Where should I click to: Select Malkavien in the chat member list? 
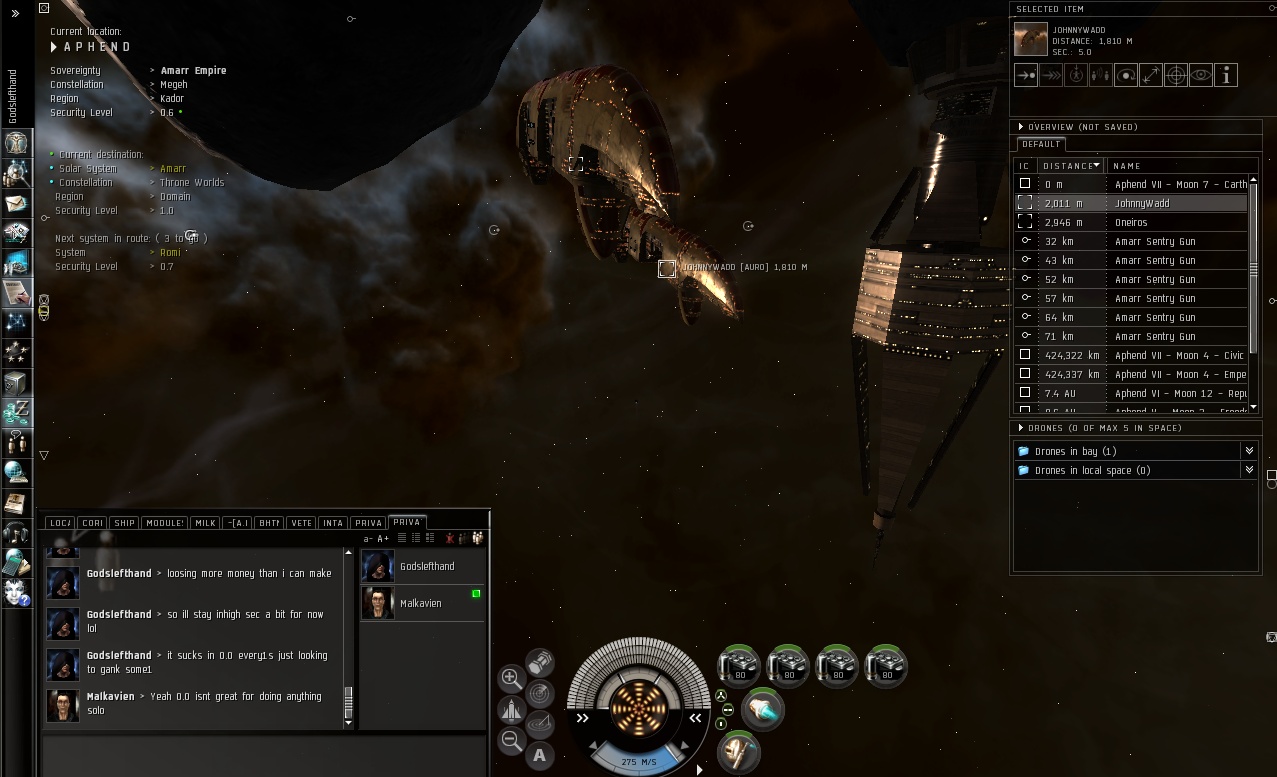[x=420, y=603]
